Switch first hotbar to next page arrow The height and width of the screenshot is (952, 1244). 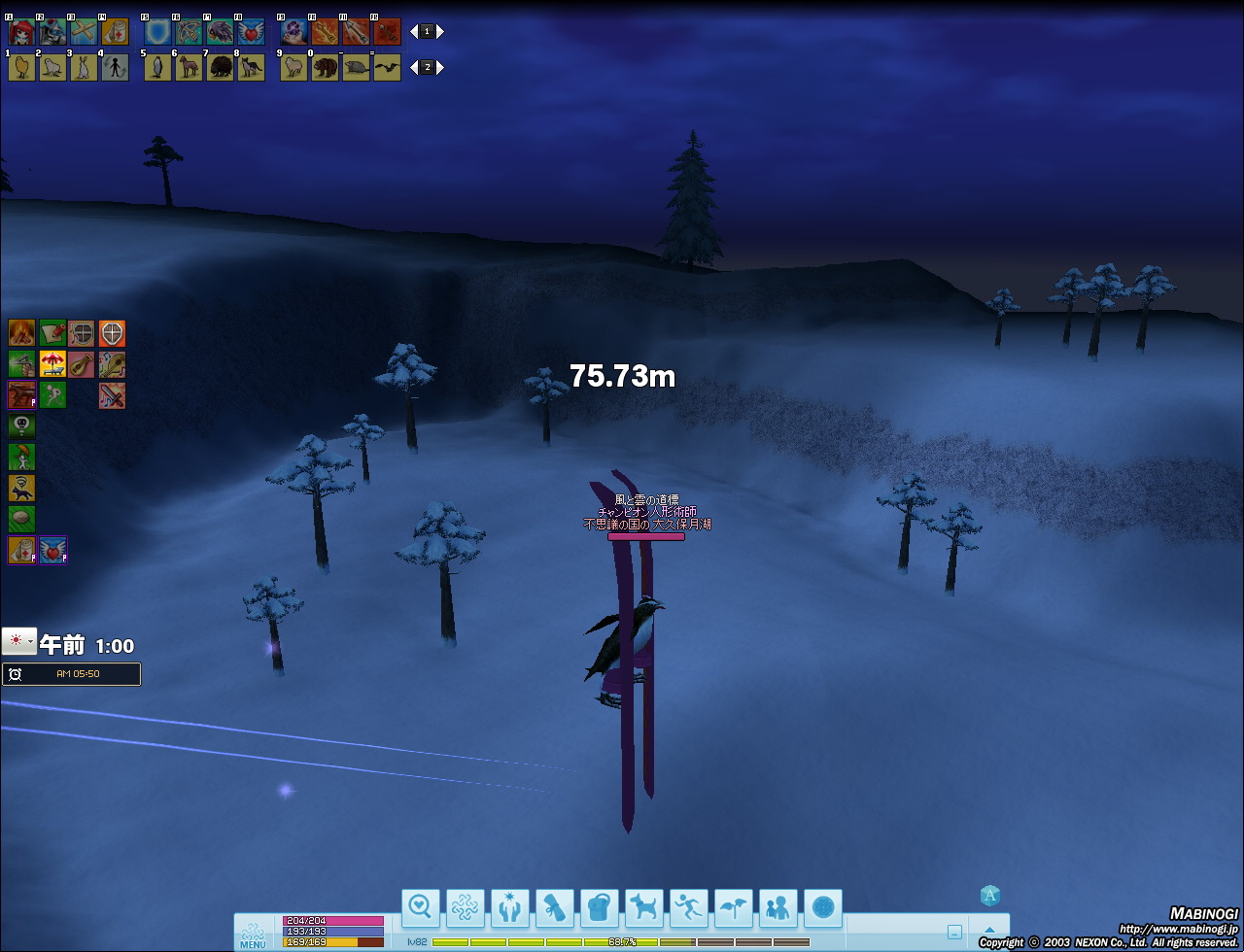(x=440, y=31)
